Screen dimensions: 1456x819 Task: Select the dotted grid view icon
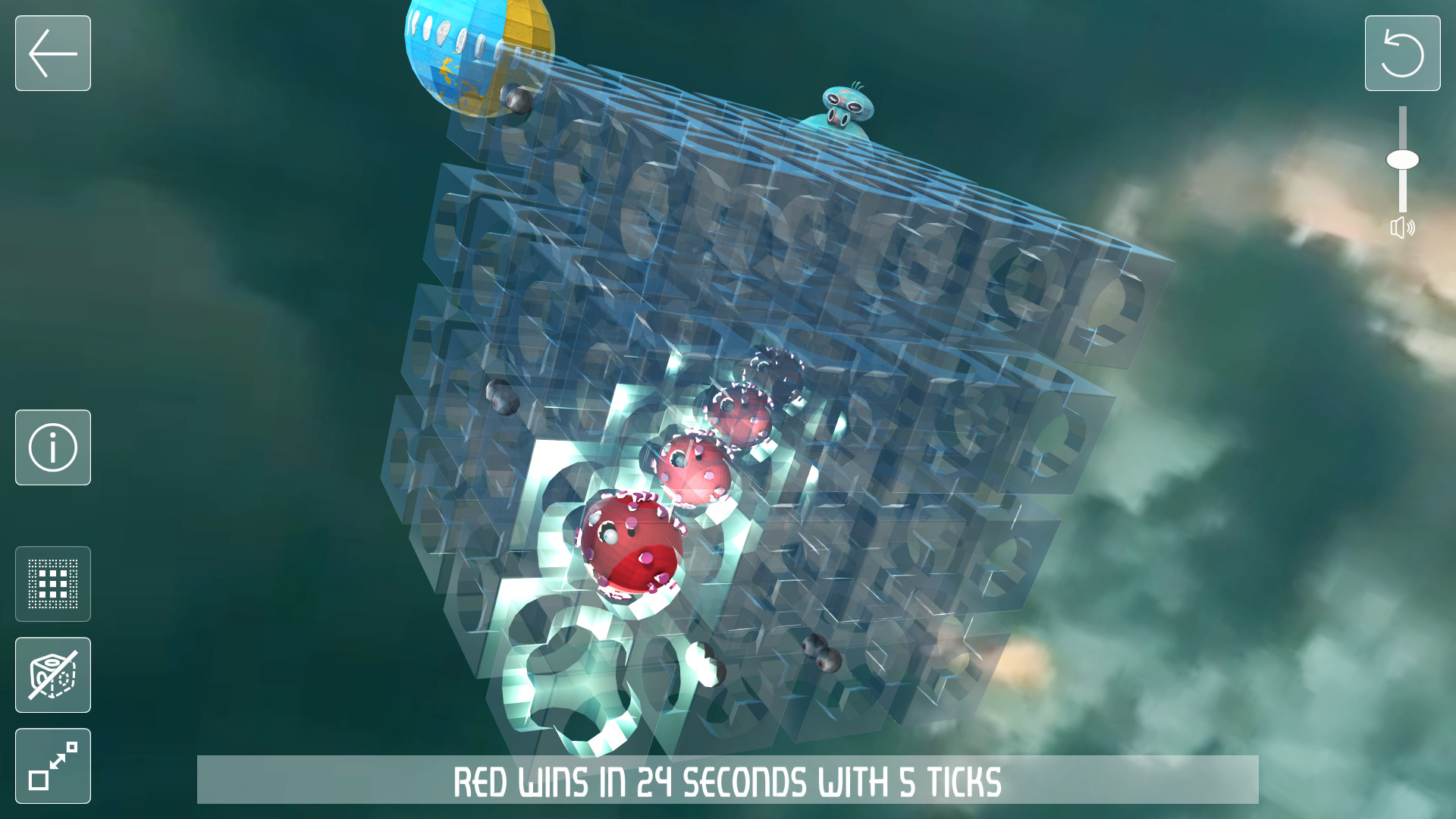coord(52,584)
